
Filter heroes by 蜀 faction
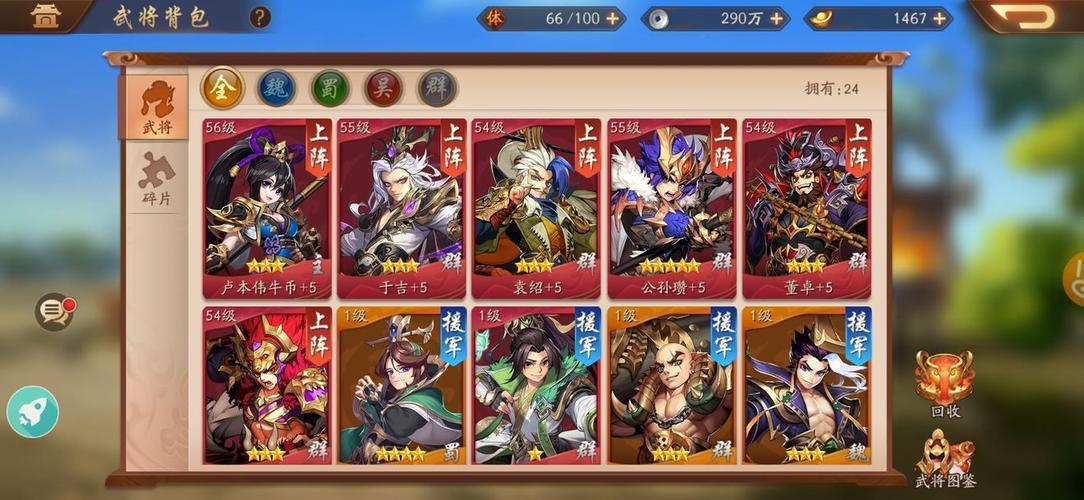(330, 88)
